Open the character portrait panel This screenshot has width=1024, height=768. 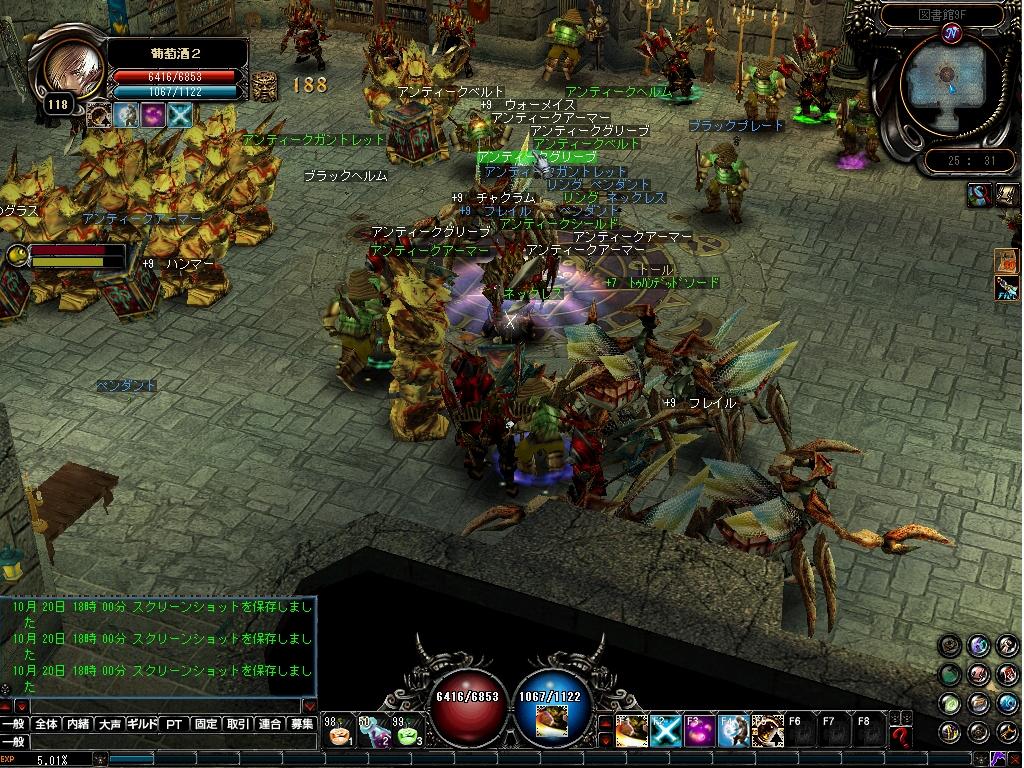coord(73,70)
